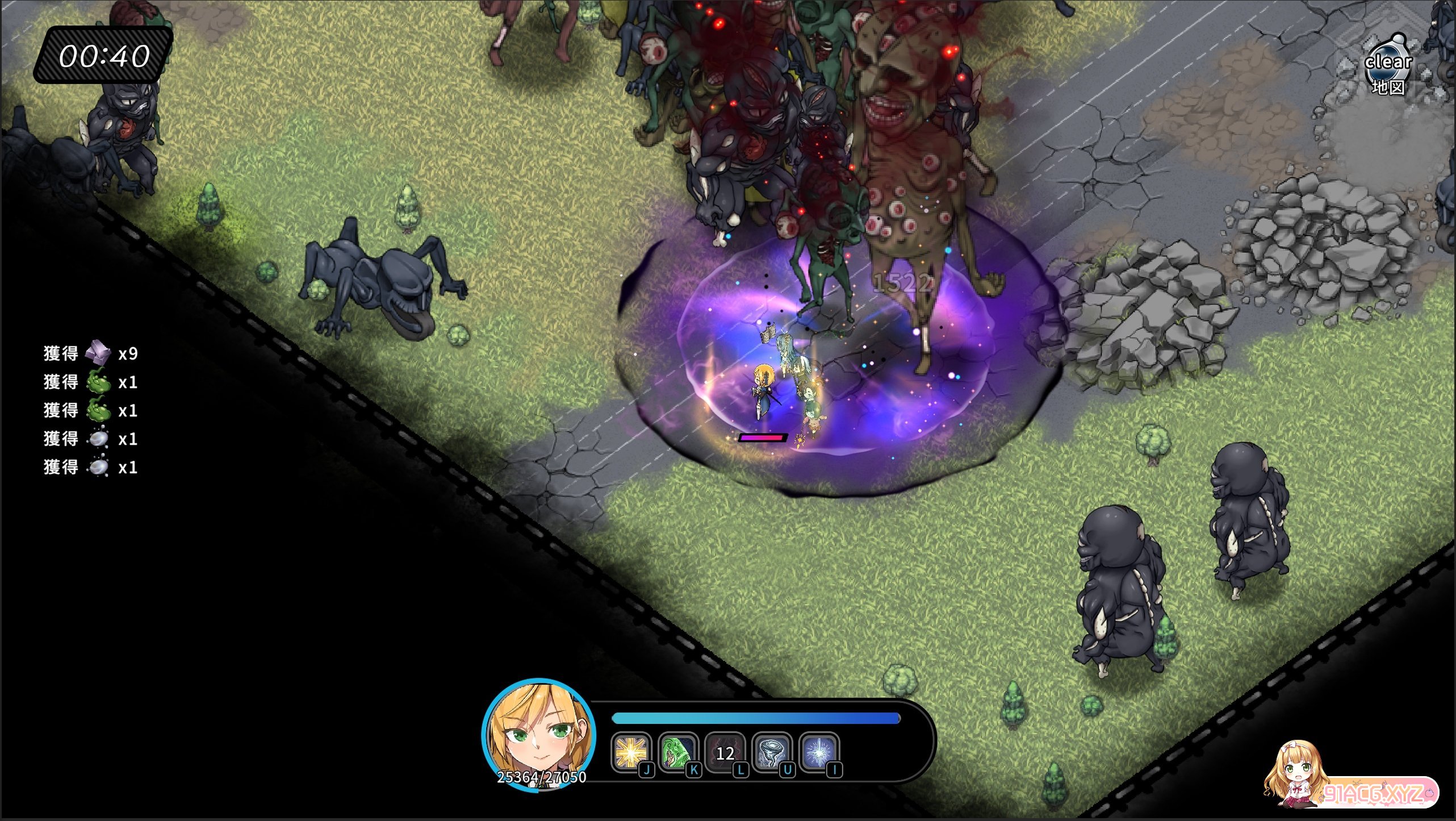Select the skill on 12-second cooldown
The image size is (1456, 821).
(725, 752)
